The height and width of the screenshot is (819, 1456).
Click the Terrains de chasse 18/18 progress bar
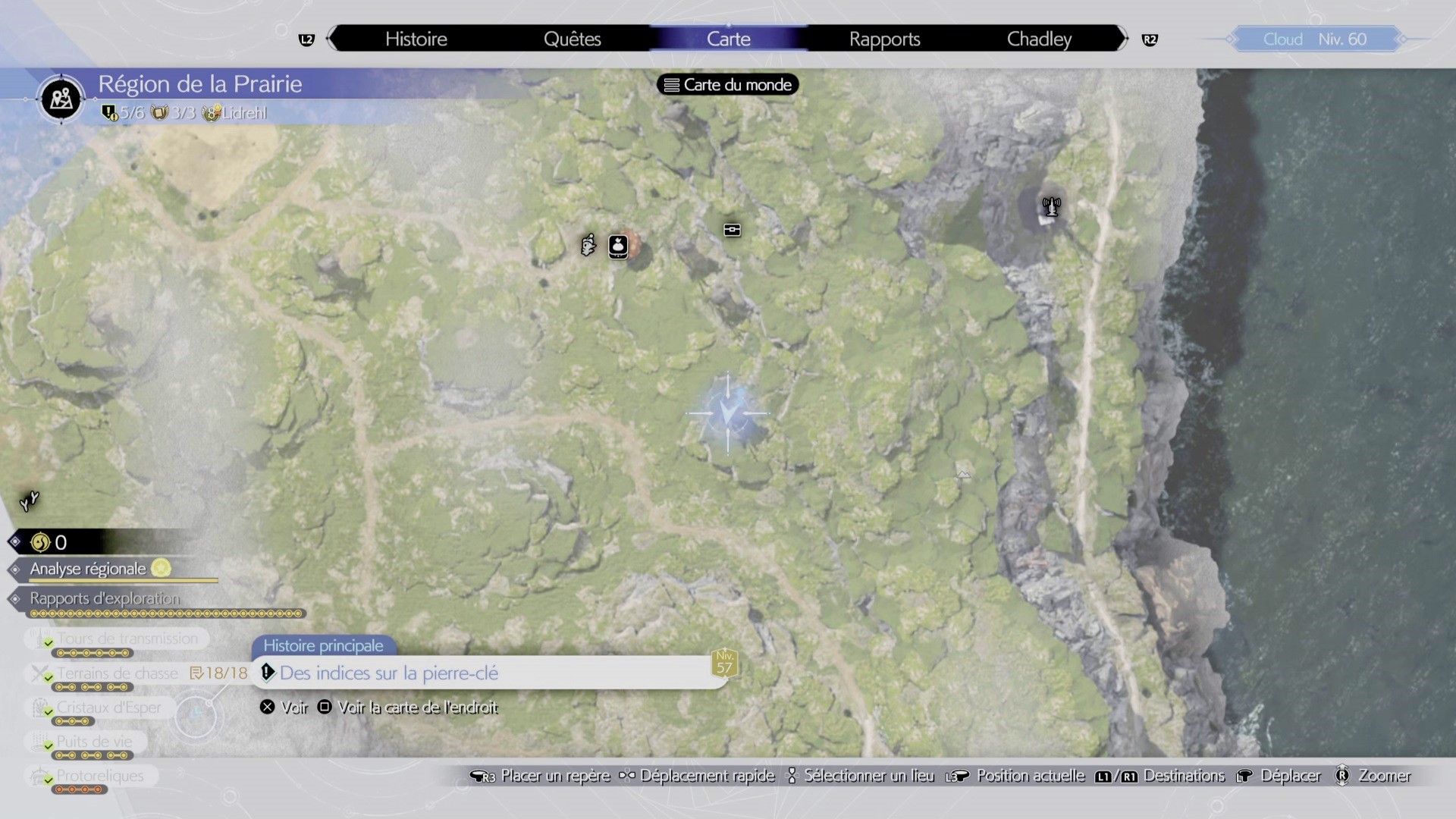pos(220,673)
